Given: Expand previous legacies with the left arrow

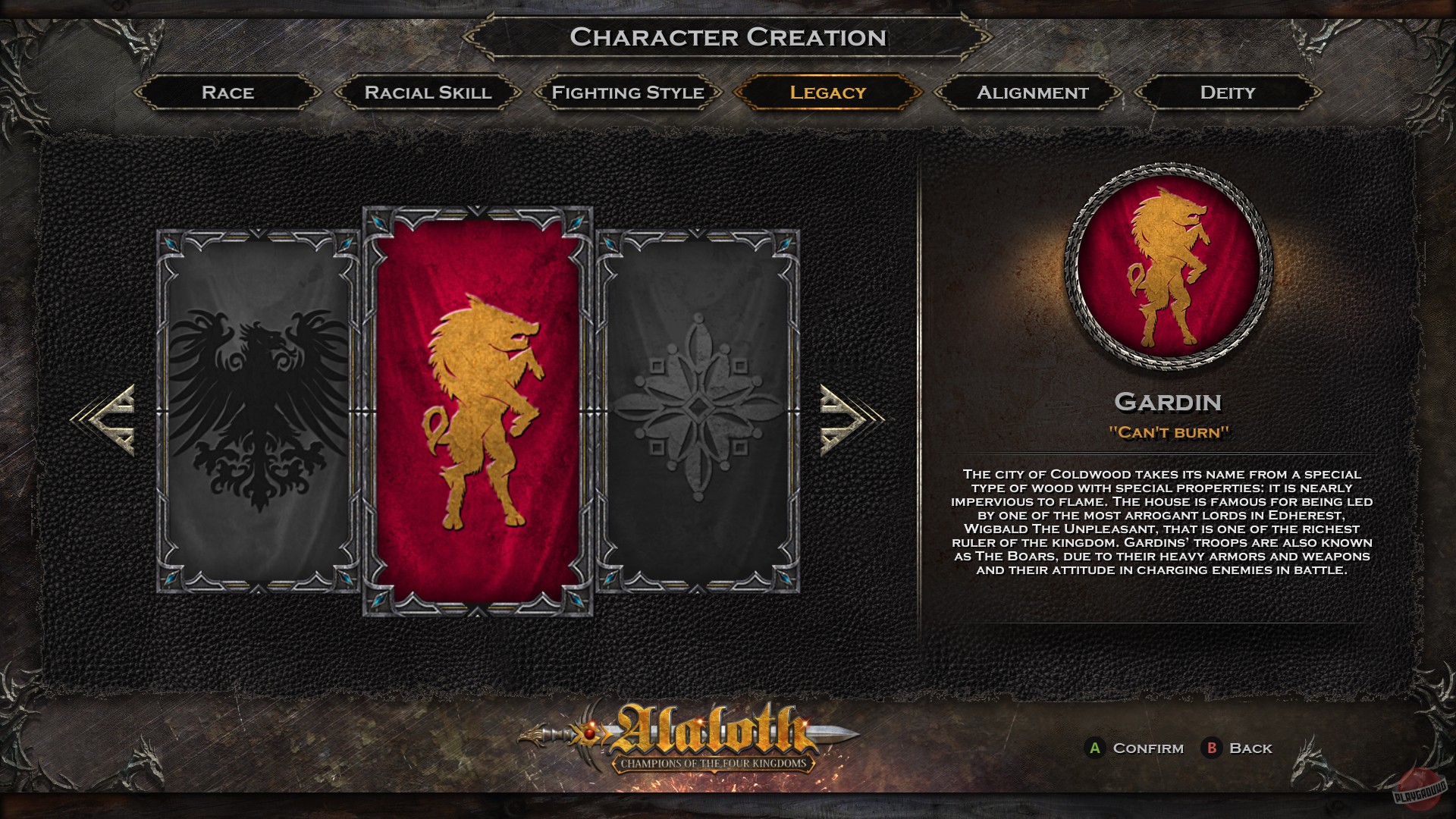Looking at the screenshot, I should [x=108, y=421].
